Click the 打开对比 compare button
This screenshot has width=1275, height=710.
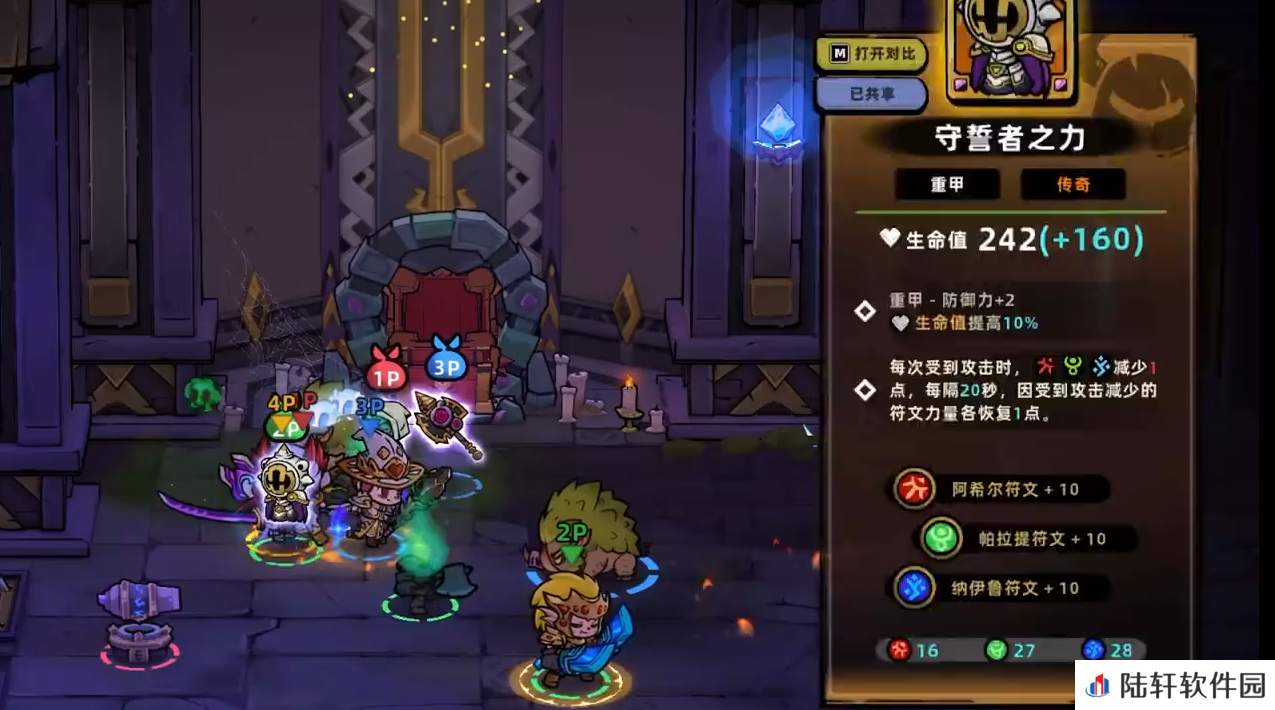871,53
